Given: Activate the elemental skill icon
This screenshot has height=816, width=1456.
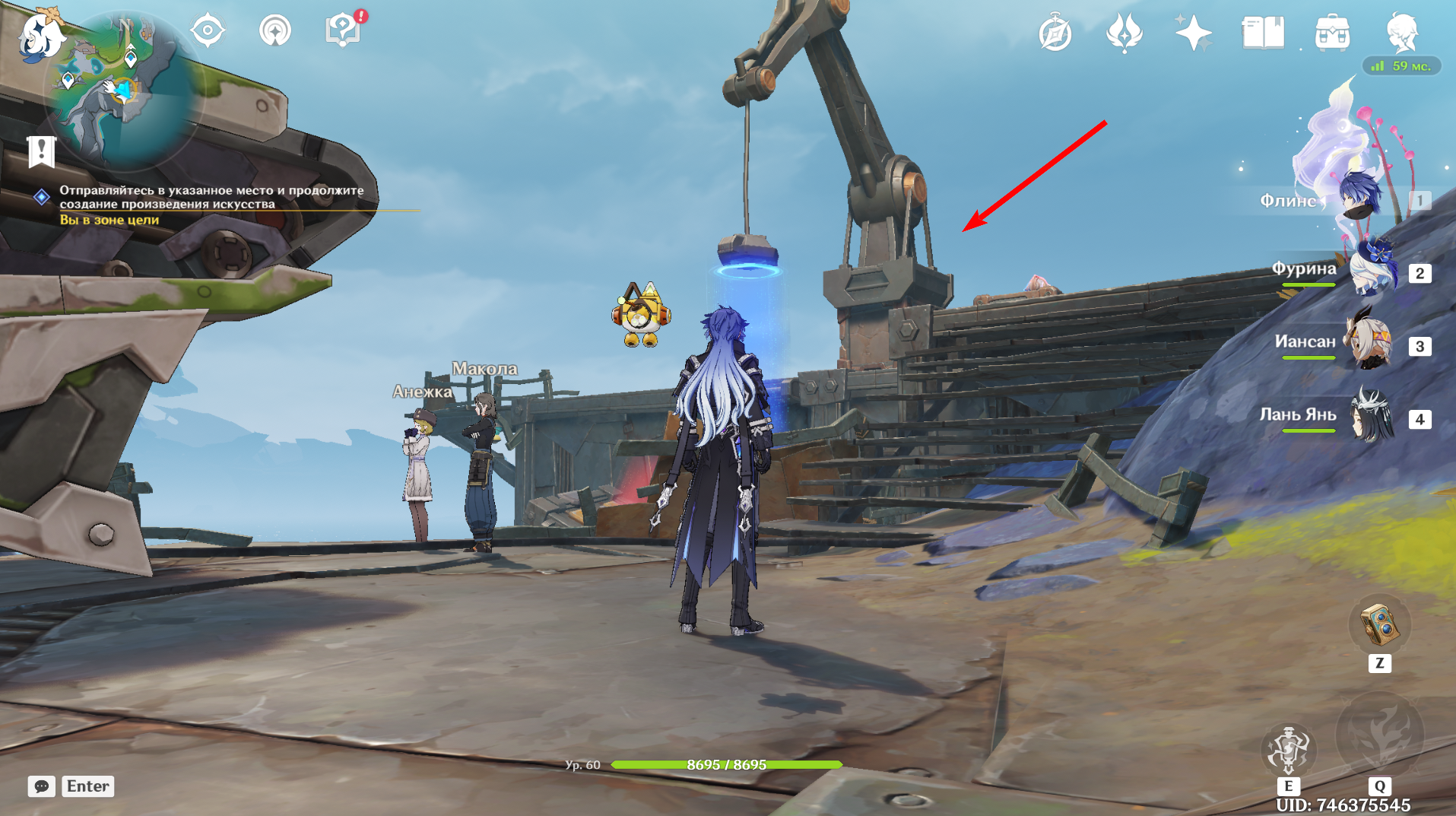Looking at the screenshot, I should [x=1288, y=748].
